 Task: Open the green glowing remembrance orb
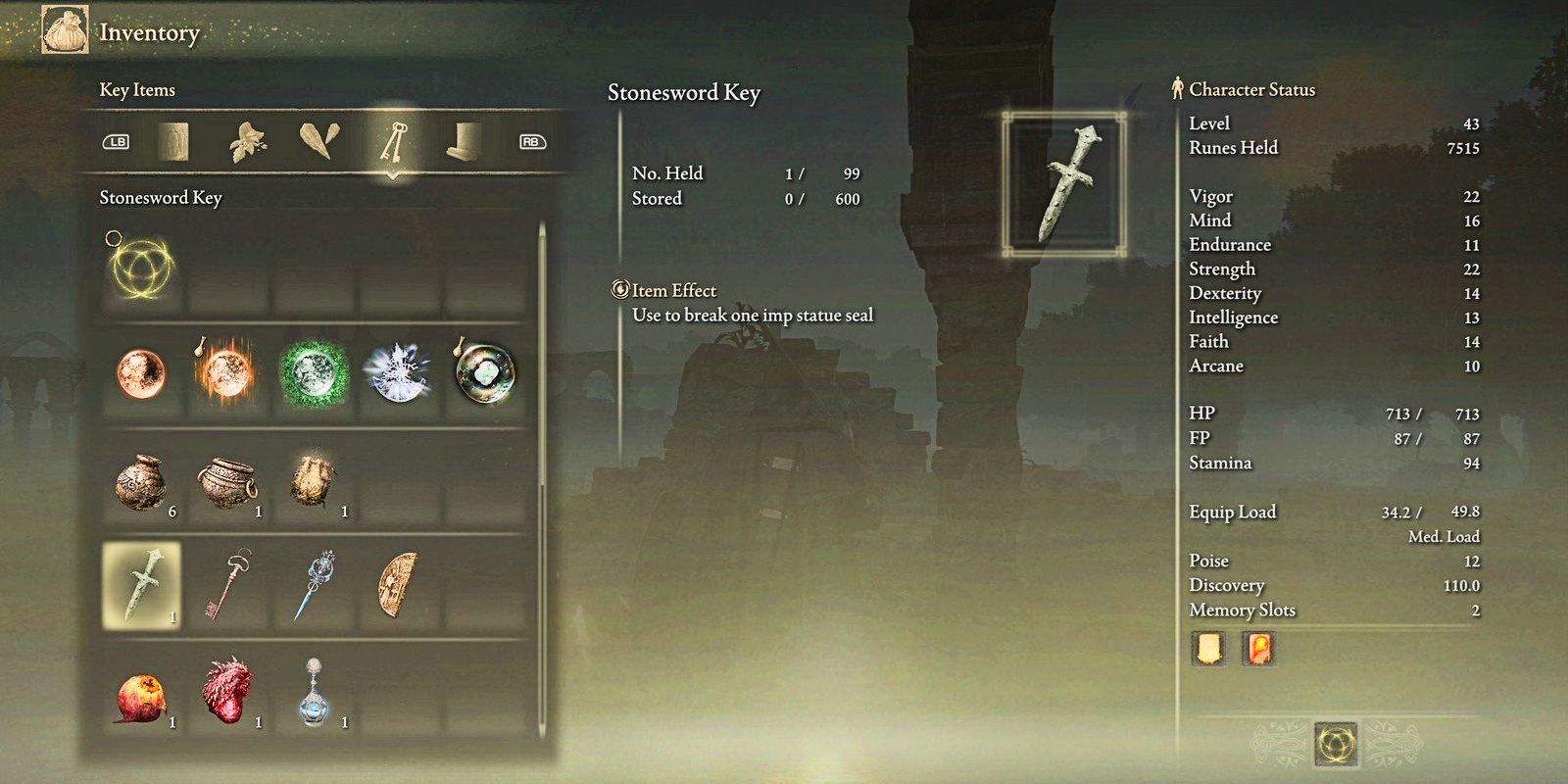312,374
